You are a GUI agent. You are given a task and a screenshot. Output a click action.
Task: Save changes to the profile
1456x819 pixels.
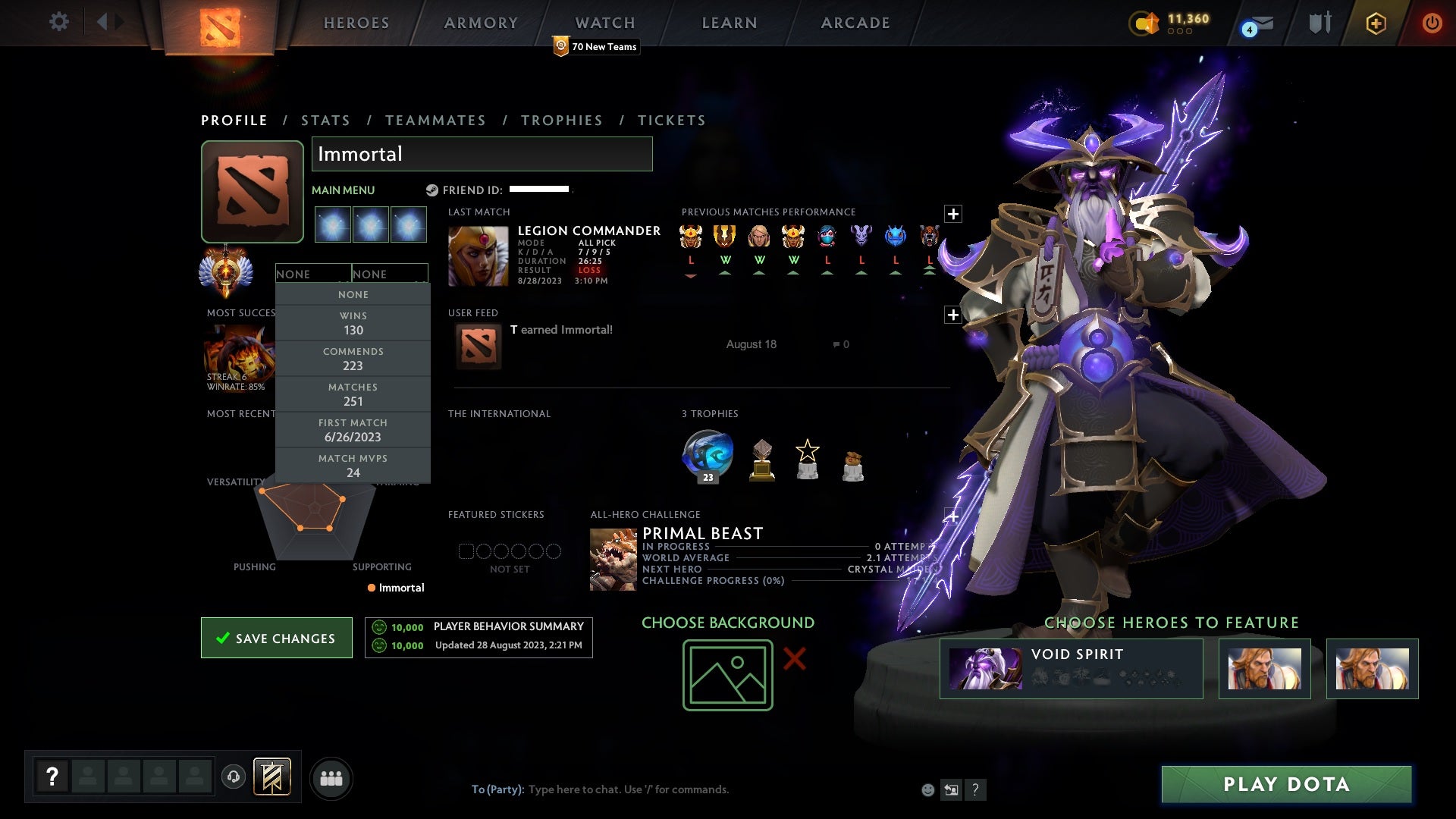coord(277,638)
